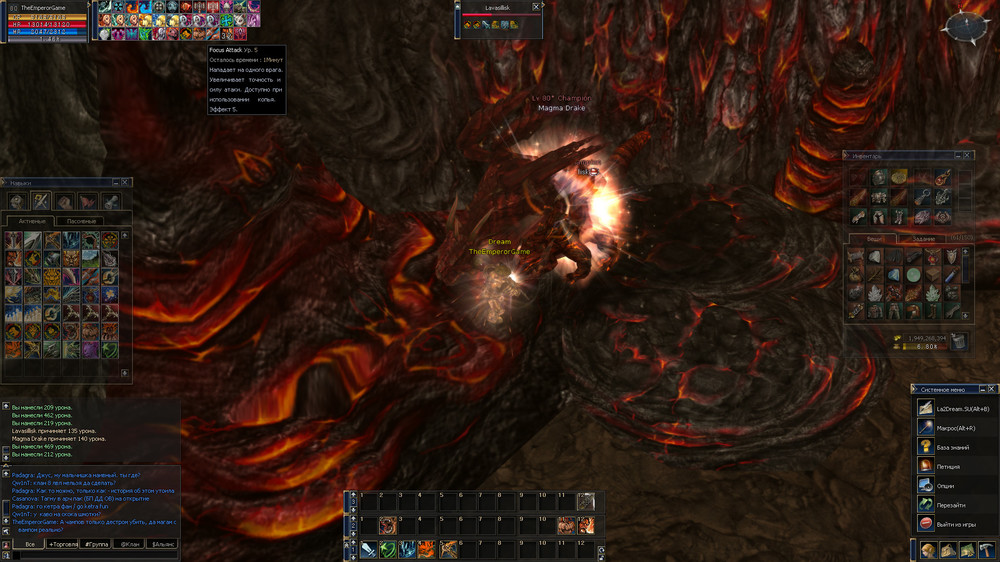
Task: Switch to the #Группа party chat tab
Action: 96,544
